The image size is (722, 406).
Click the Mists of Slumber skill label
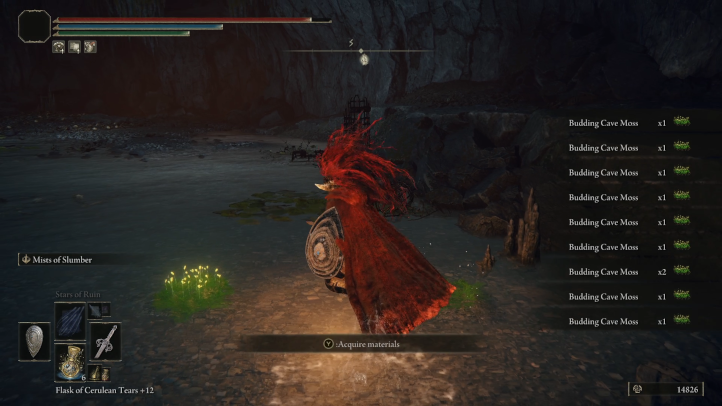(63, 260)
